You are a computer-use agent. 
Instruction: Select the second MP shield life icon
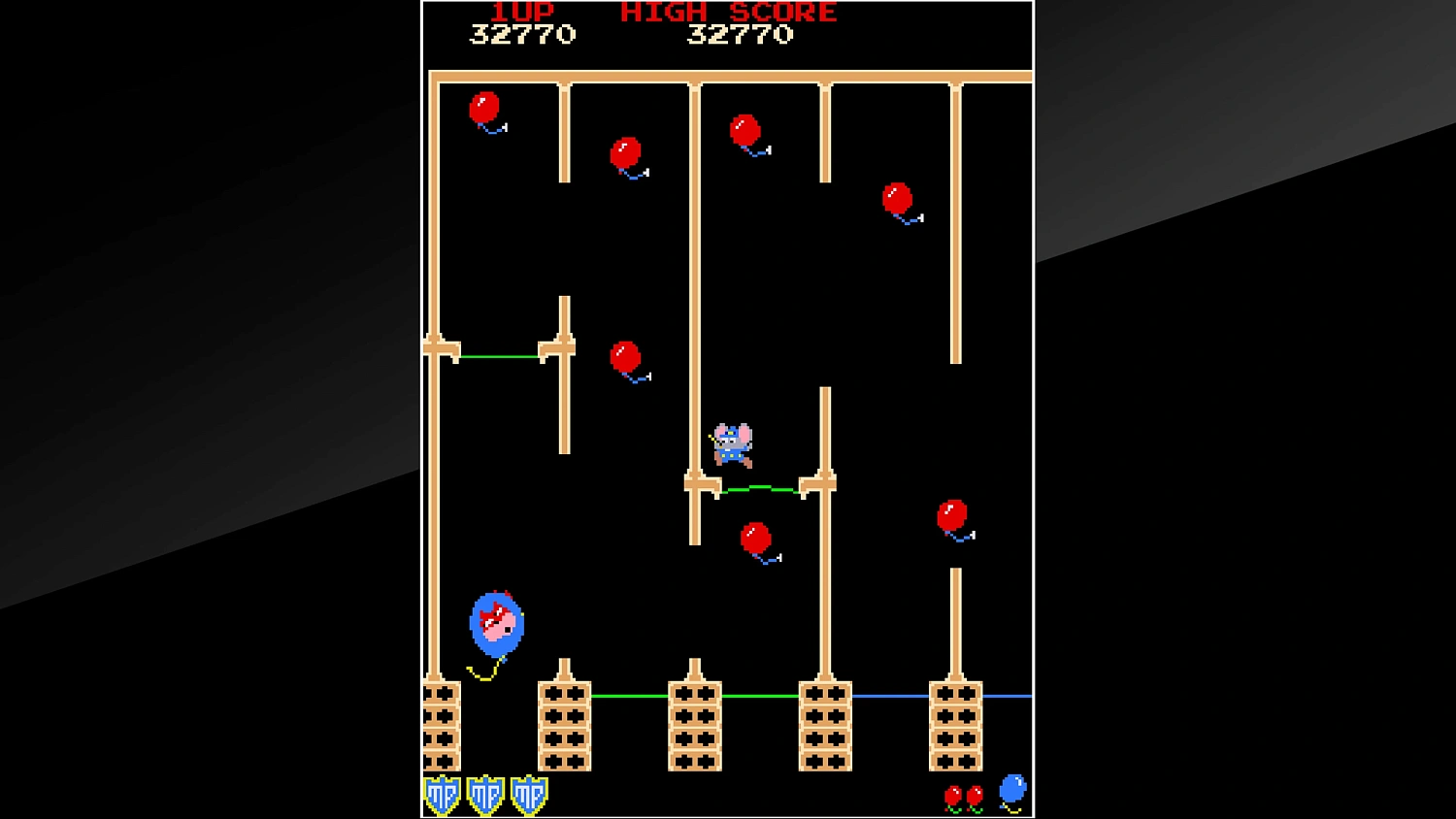tap(483, 795)
